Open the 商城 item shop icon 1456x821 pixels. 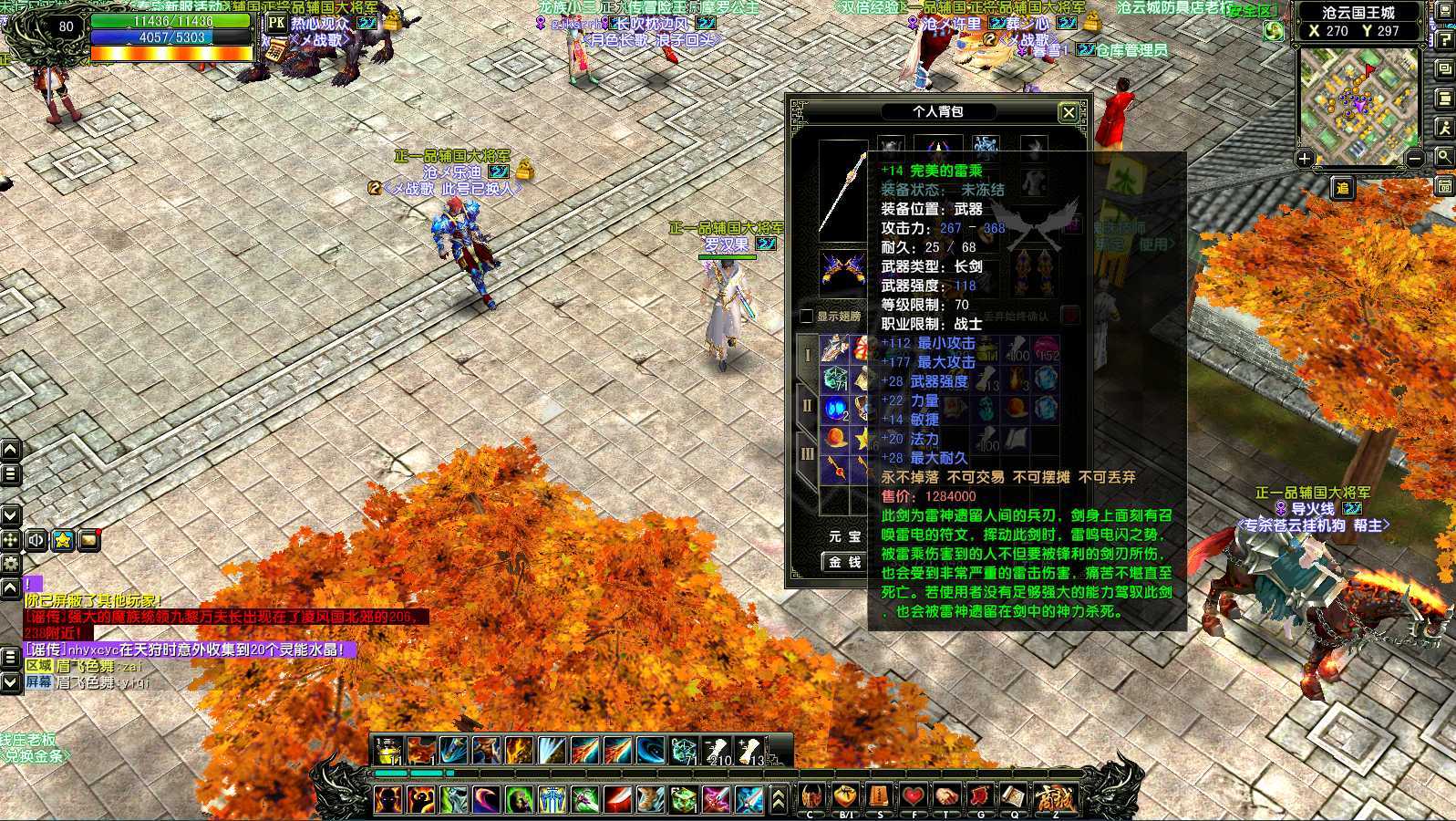point(1056,795)
